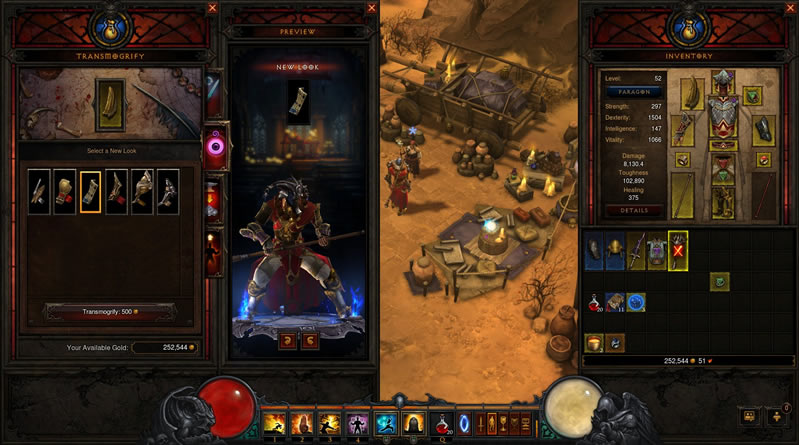This screenshot has height=445, width=799.
Task: Click the item slot in the Transmogrify panel
Action: click(110, 107)
